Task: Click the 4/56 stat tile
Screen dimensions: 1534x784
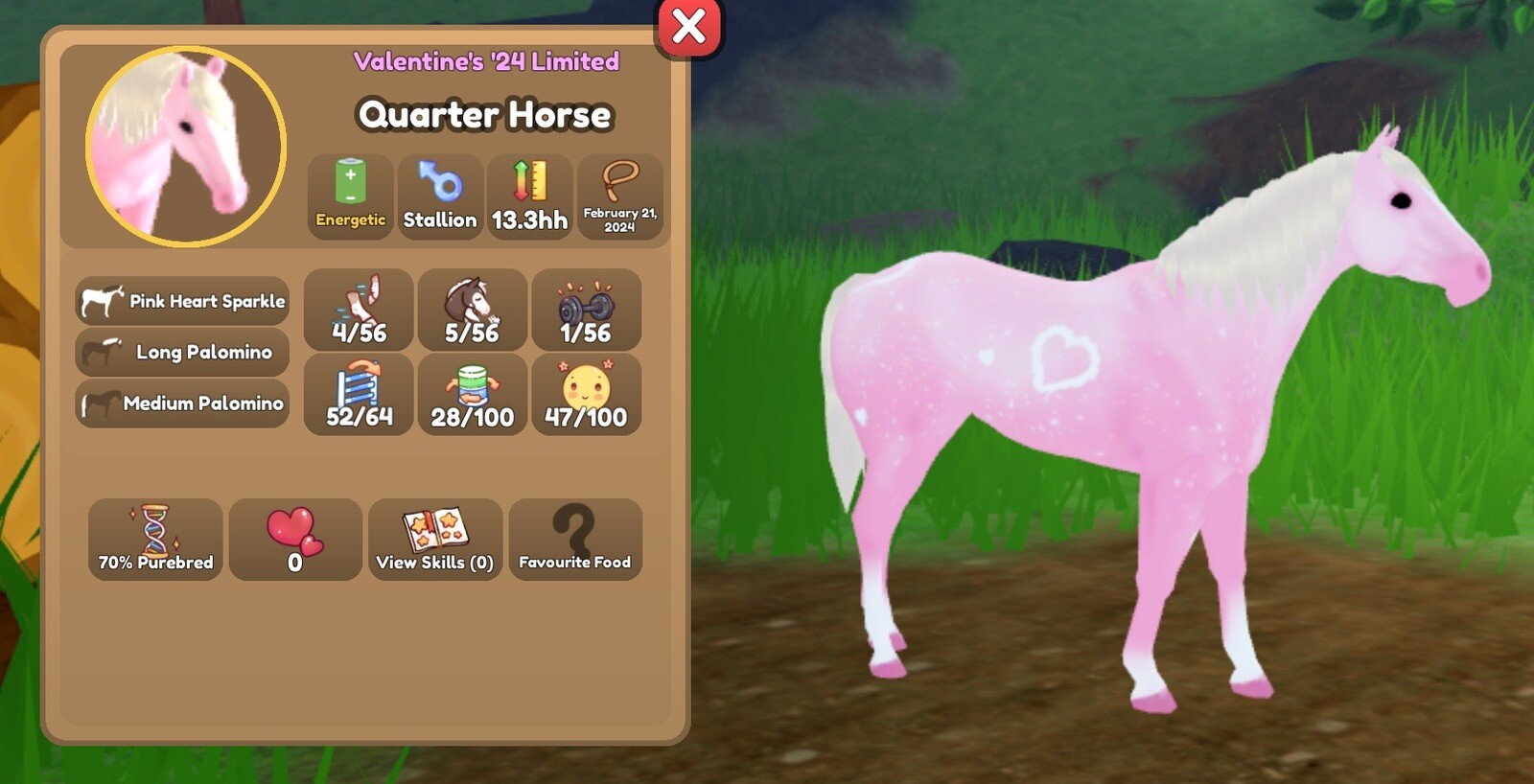Action: click(359, 310)
